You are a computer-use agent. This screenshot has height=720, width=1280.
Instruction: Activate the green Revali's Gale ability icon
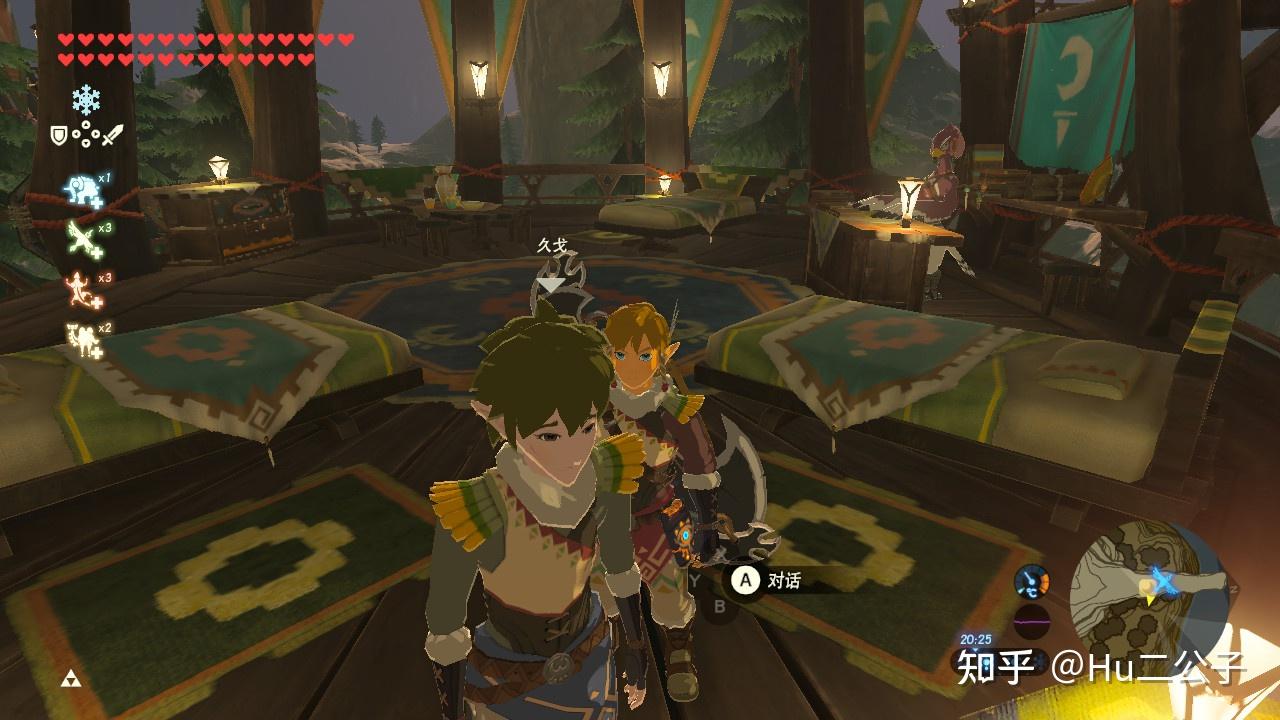pyautogui.click(x=83, y=238)
